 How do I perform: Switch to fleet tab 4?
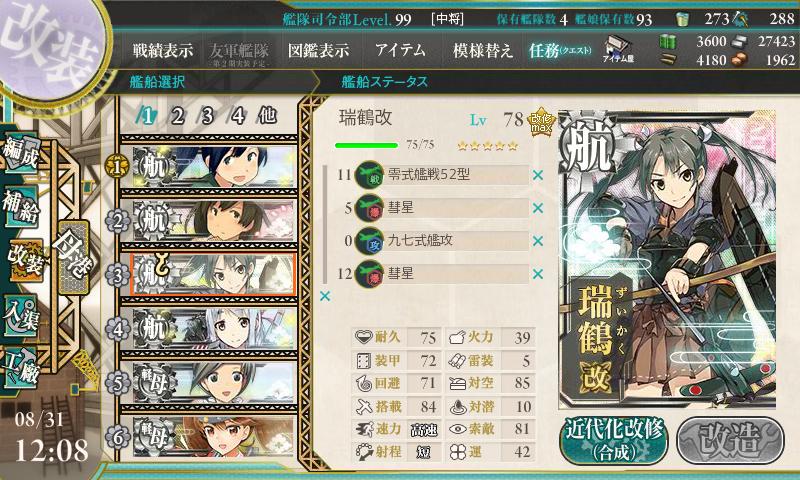pyautogui.click(x=237, y=115)
